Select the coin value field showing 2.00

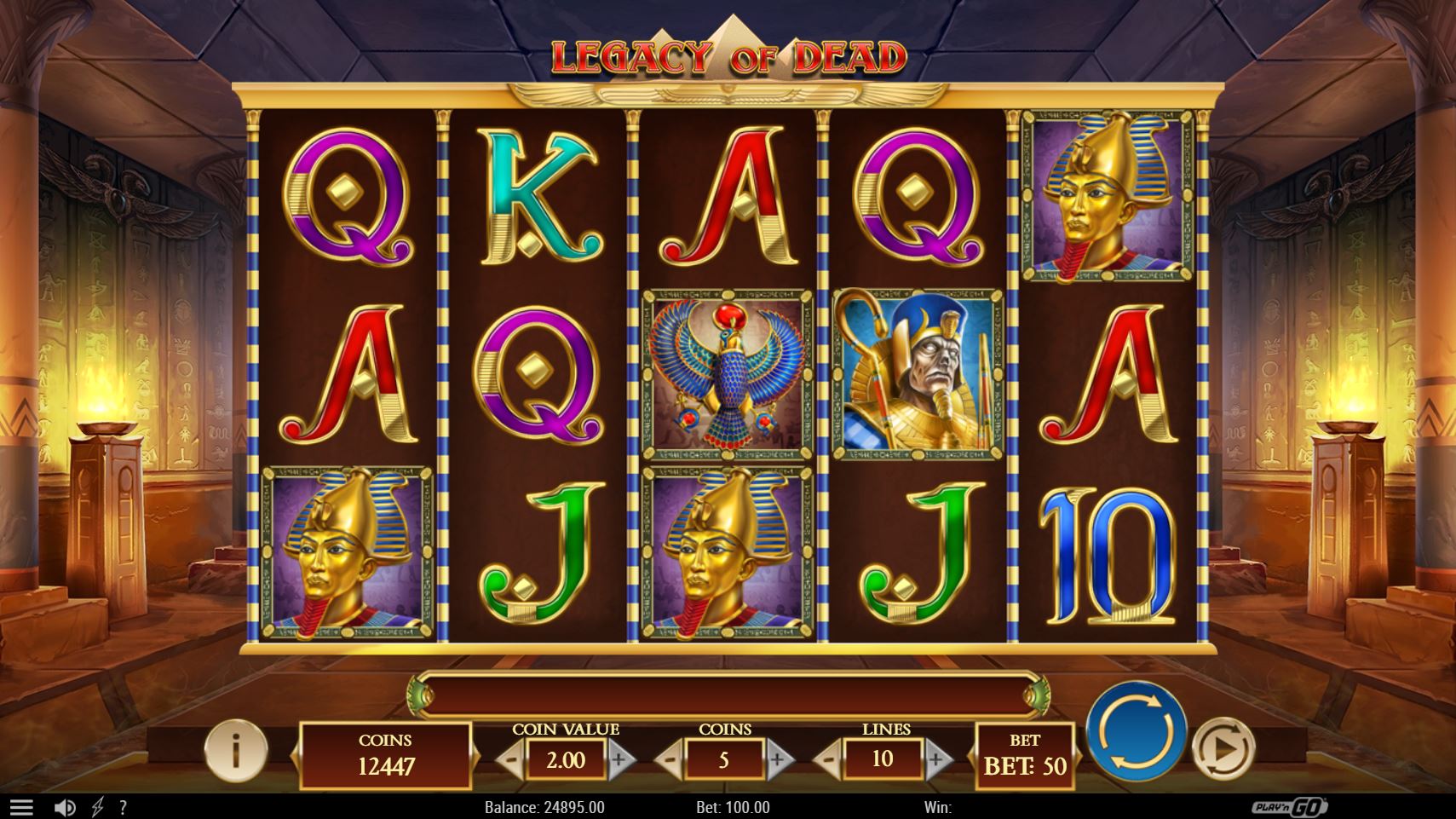click(567, 760)
